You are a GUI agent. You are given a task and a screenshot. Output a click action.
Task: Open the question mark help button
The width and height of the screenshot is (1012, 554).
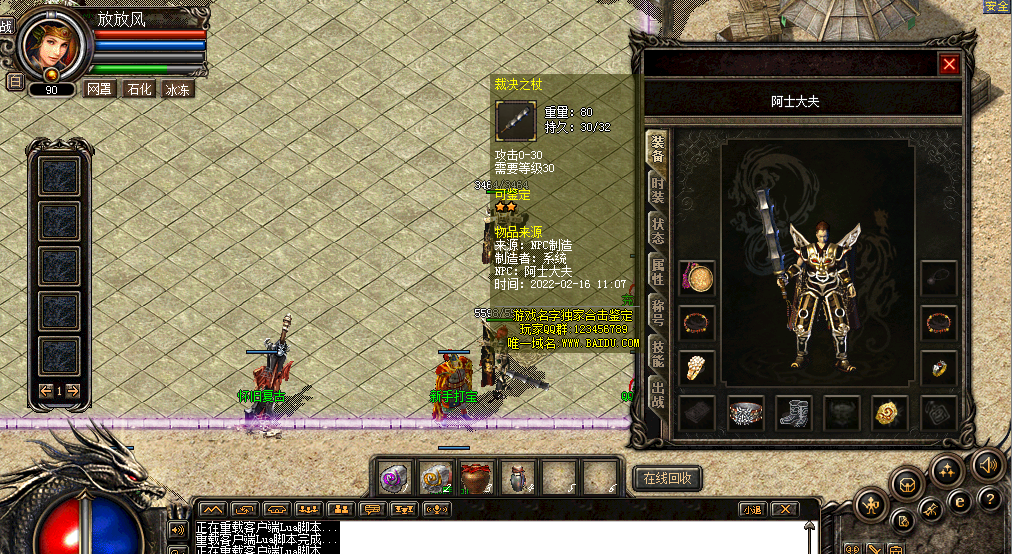[990, 499]
